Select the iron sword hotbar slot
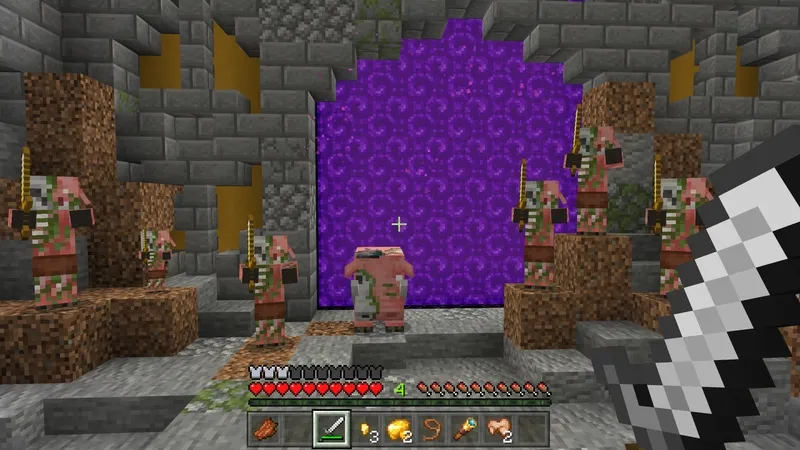This screenshot has height=450, width=800. (331, 430)
